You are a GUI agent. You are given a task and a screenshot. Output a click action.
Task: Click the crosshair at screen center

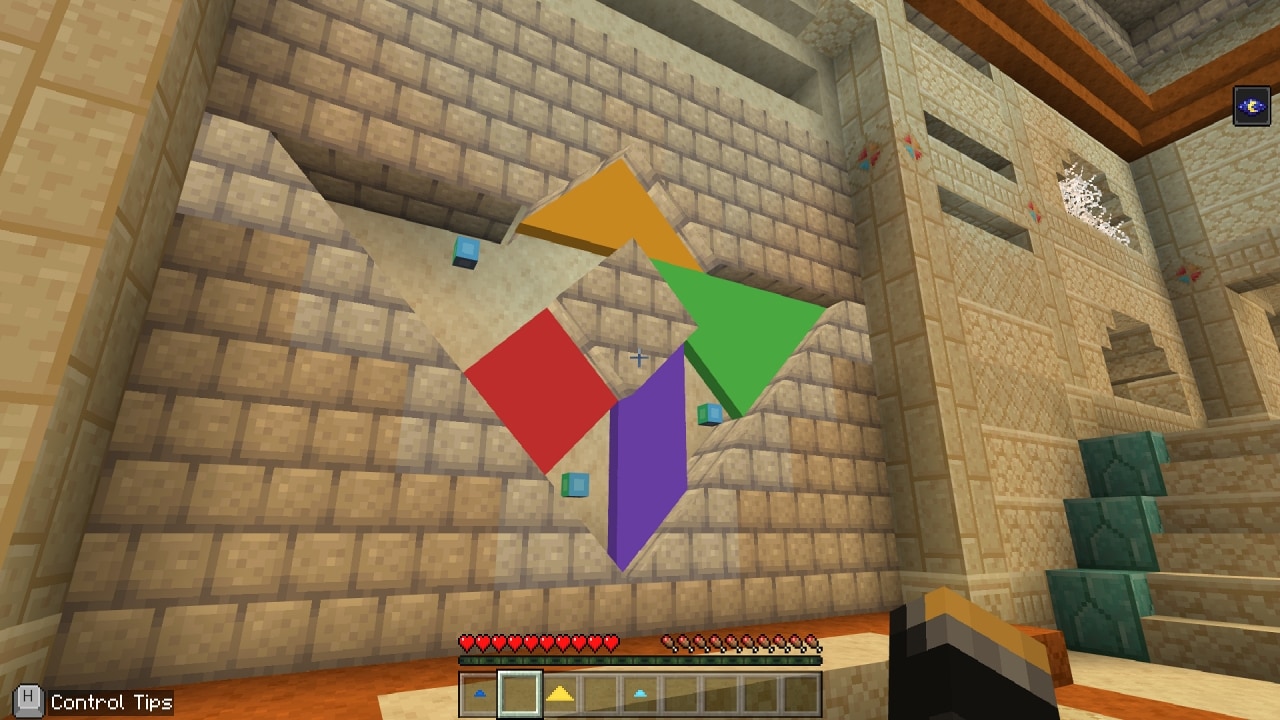[x=640, y=356]
